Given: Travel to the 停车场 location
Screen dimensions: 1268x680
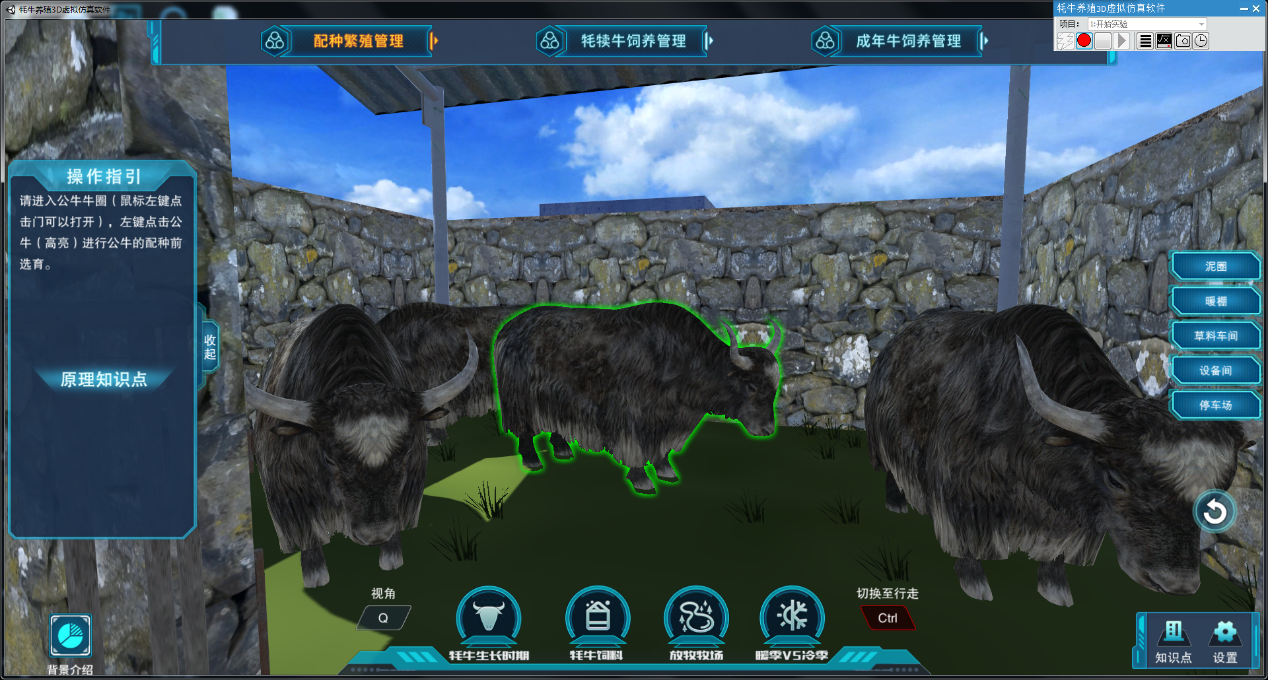Looking at the screenshot, I should [1215, 405].
